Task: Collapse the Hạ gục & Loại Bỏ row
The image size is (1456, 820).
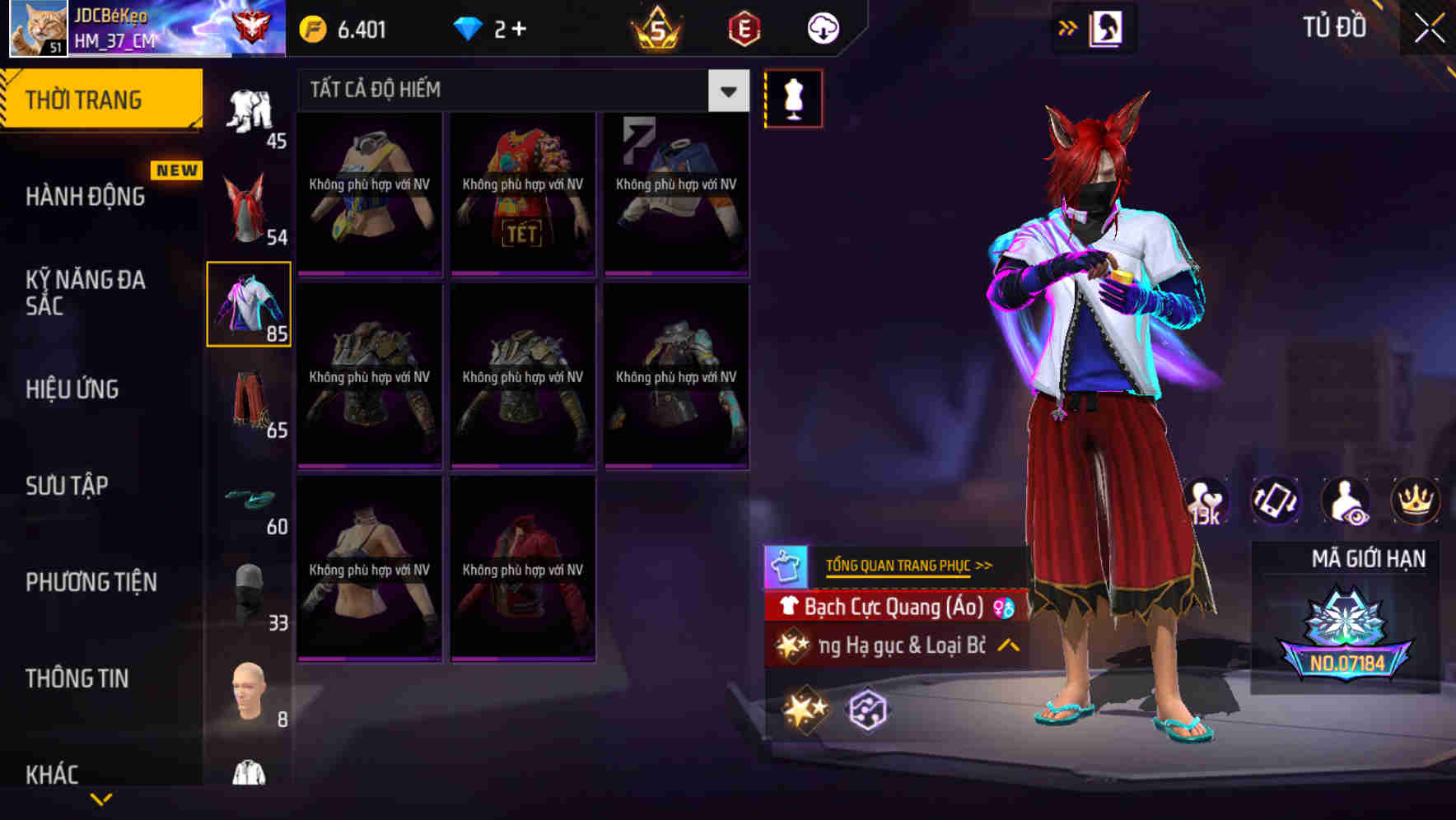Action: 1006,647
